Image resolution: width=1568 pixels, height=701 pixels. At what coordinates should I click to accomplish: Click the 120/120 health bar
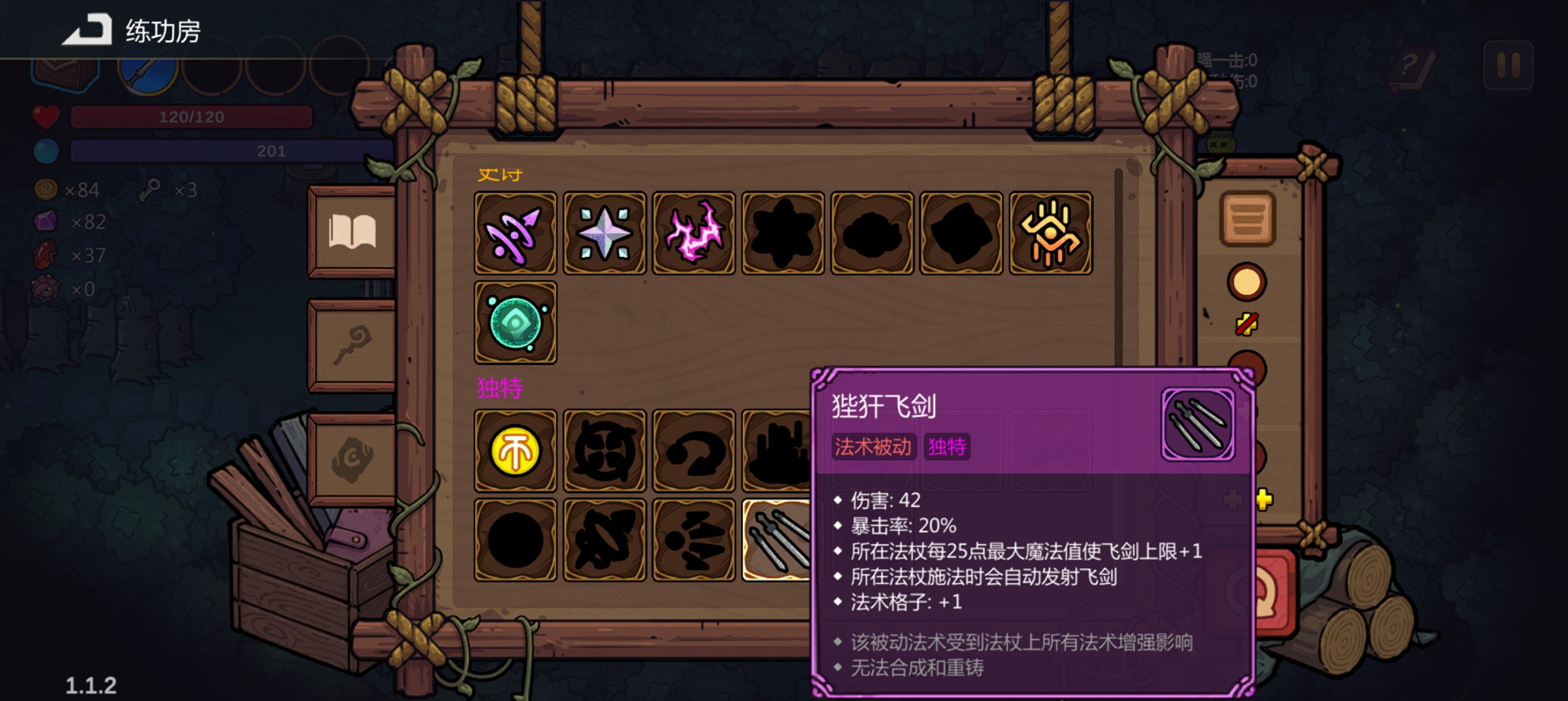[190, 116]
